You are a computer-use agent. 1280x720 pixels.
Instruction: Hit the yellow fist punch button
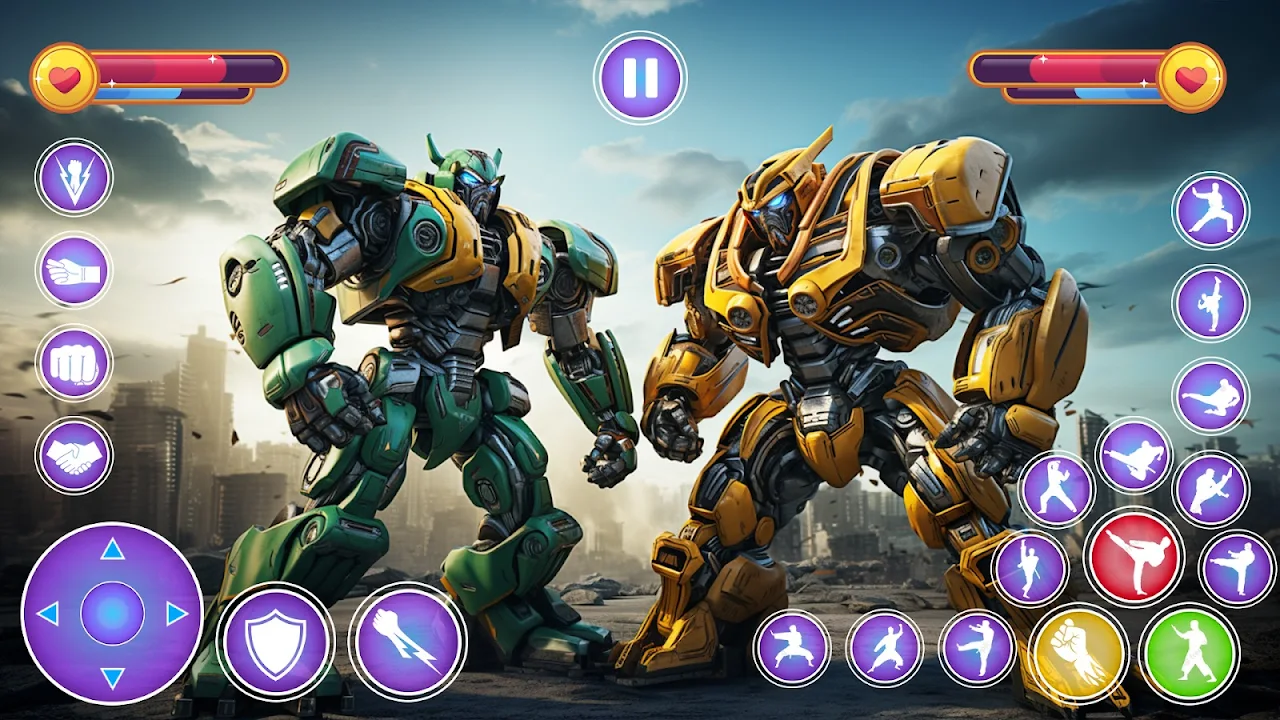tap(1078, 653)
